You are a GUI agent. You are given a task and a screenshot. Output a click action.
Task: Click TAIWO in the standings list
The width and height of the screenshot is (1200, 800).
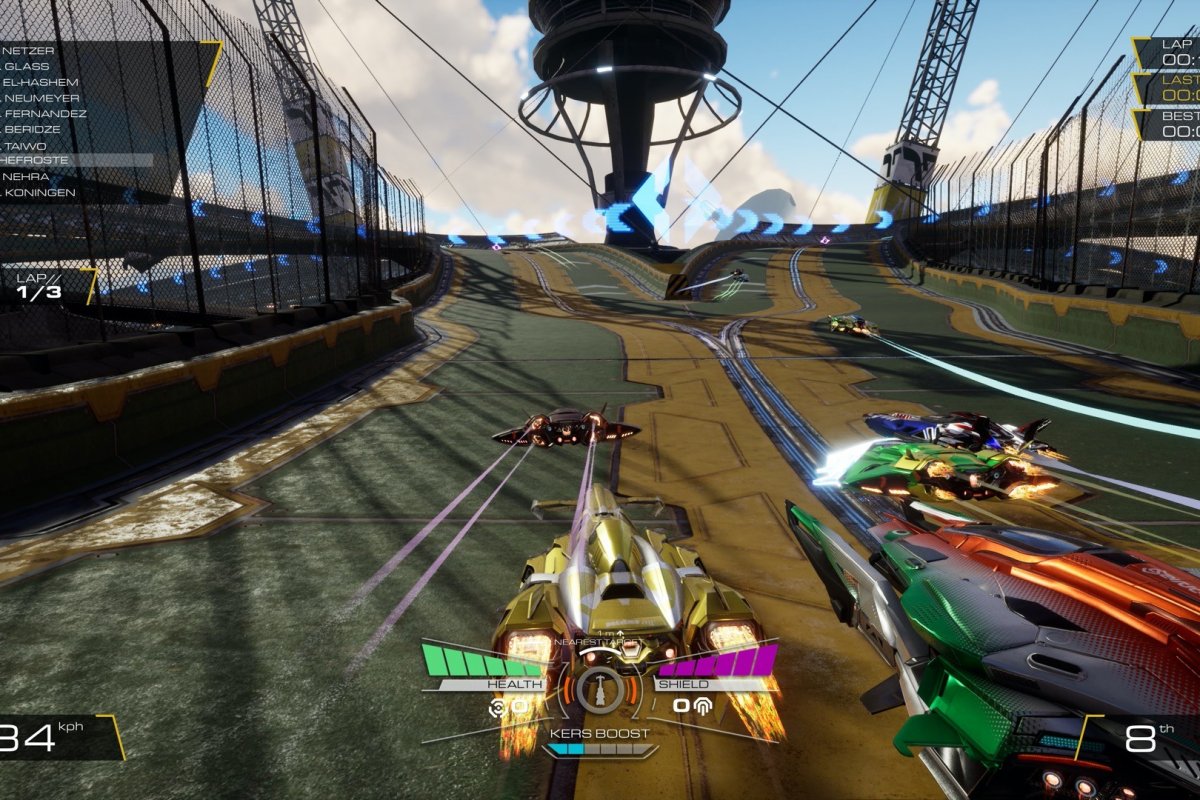(x=27, y=146)
